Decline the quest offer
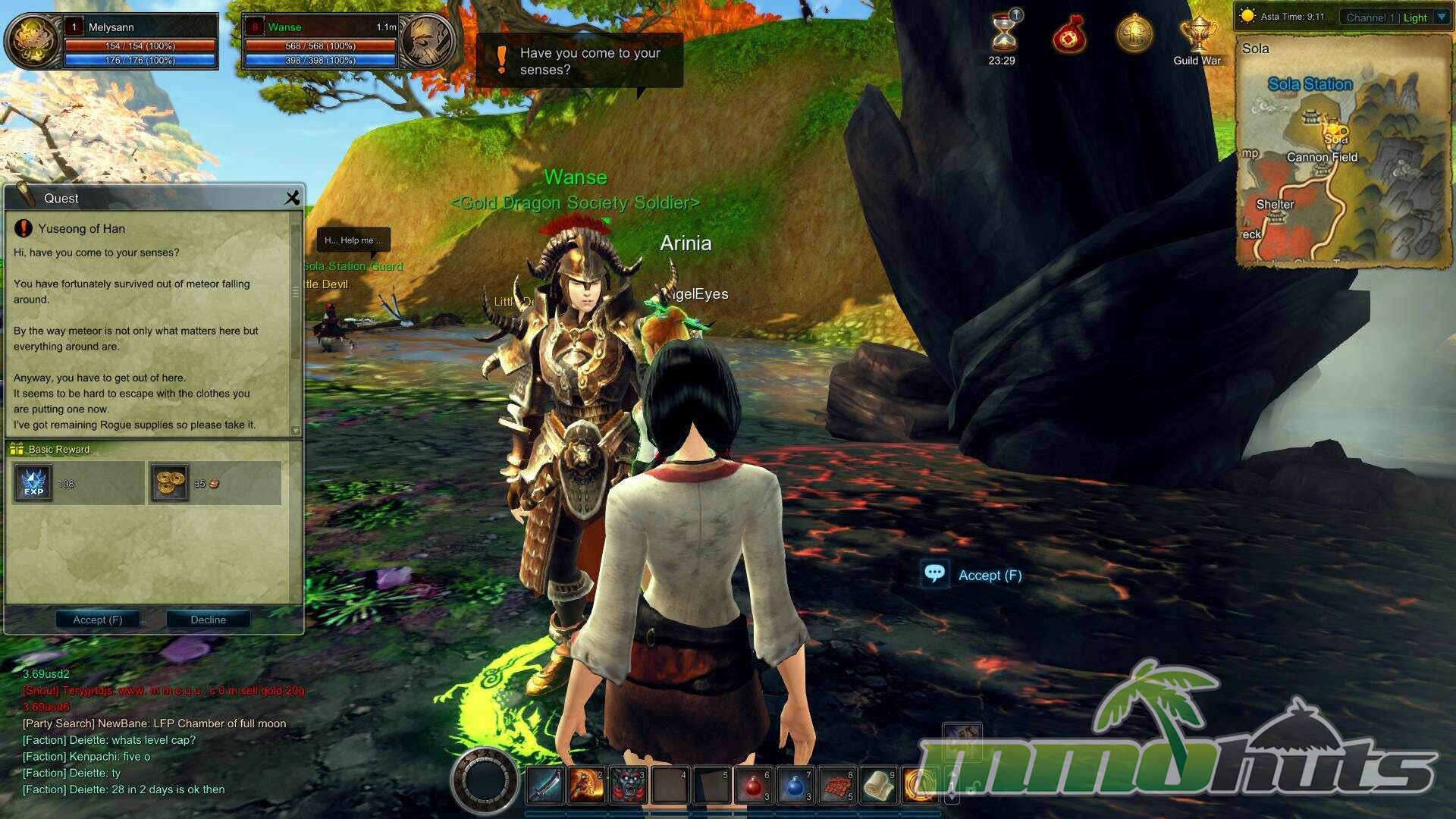The width and height of the screenshot is (1456, 819). [208, 620]
